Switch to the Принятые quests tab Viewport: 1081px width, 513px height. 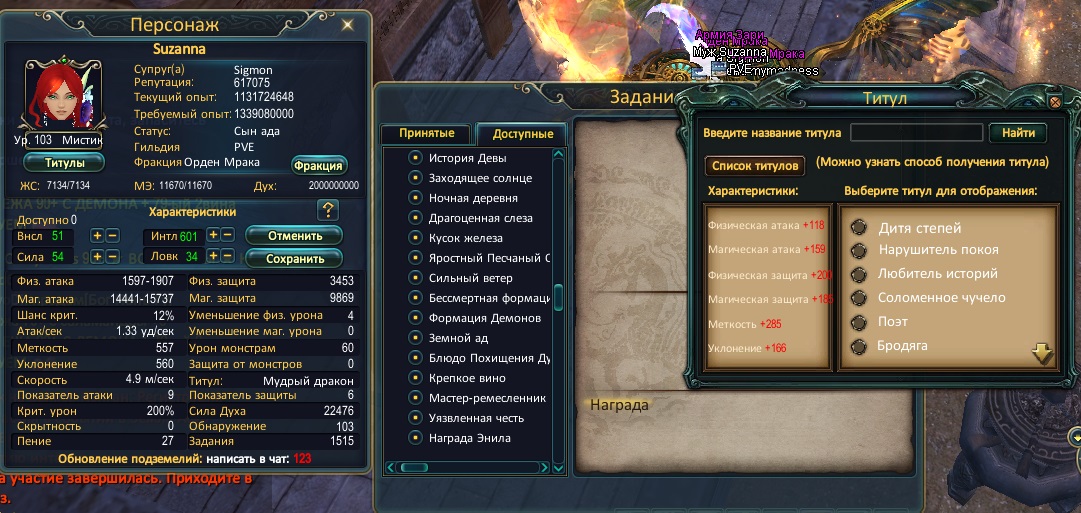(426, 134)
